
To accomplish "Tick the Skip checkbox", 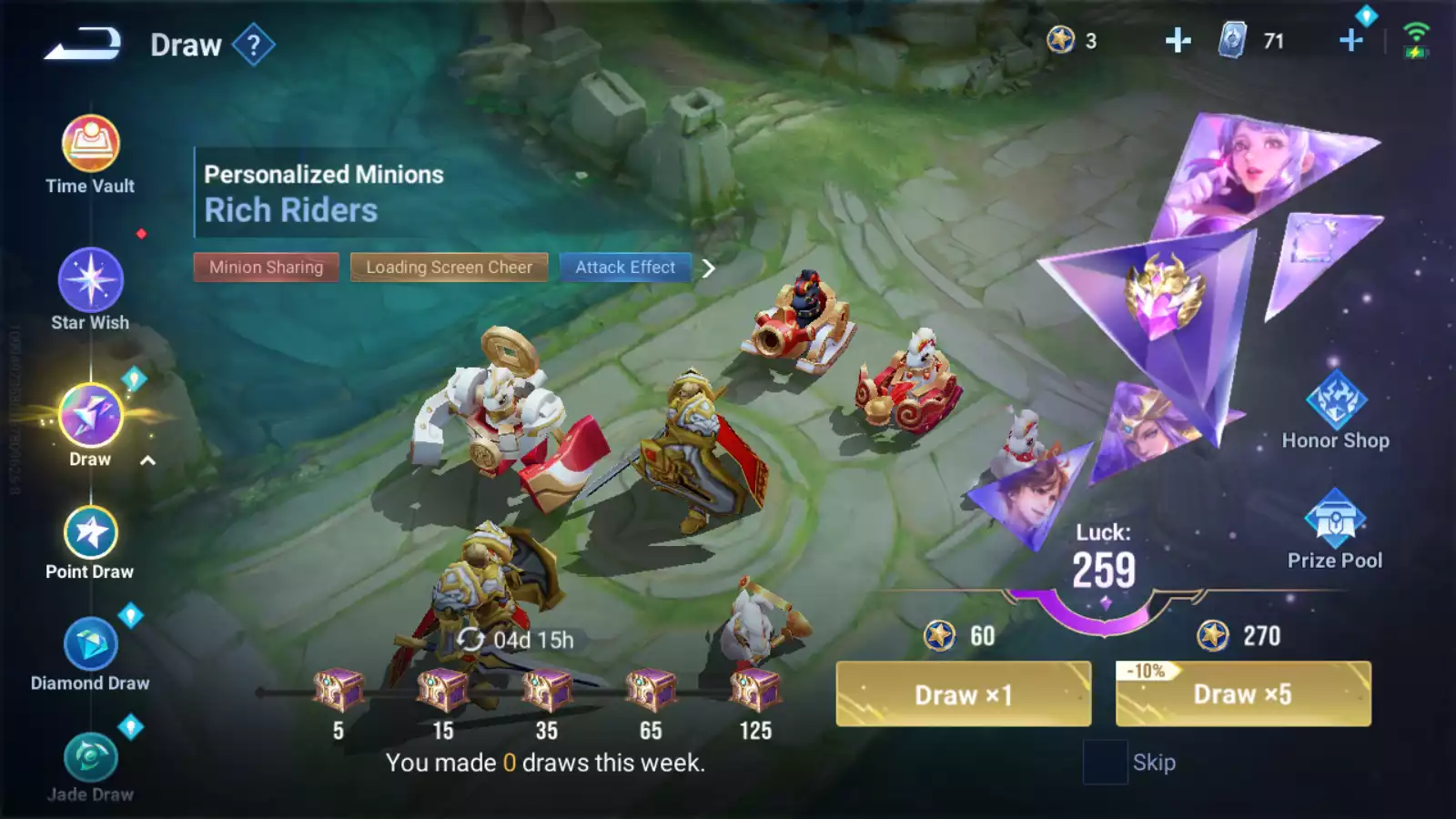I will (1105, 763).
